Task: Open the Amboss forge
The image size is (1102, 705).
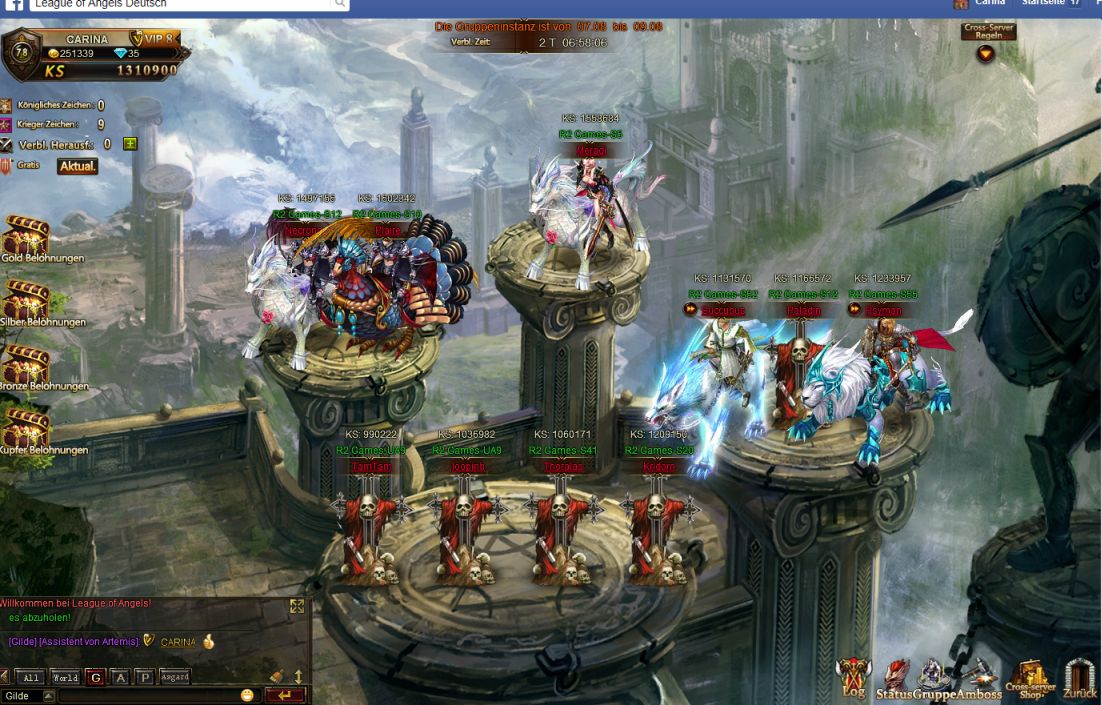Action: [979, 680]
